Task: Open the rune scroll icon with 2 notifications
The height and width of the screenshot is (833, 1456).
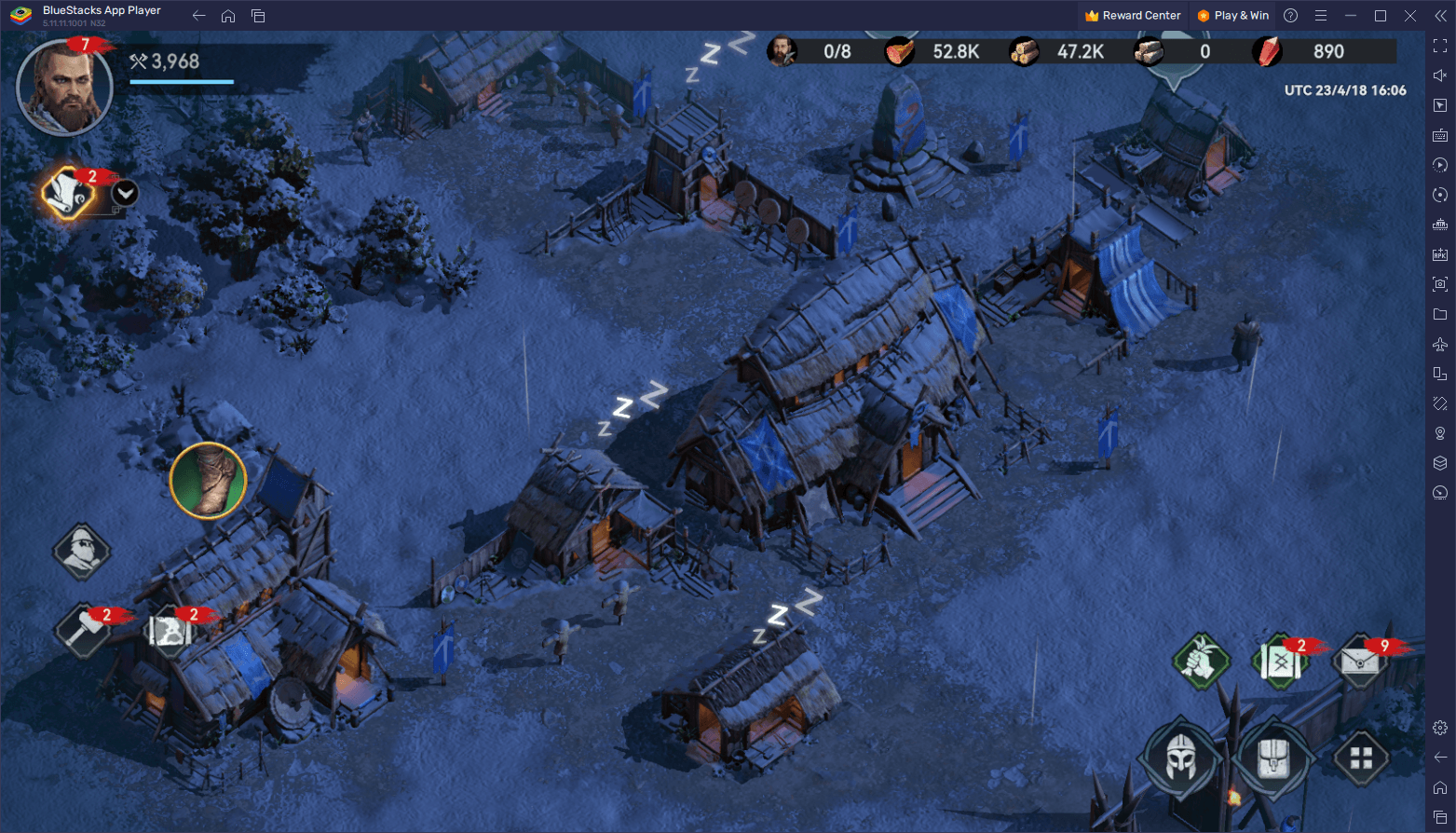Action: (x=1280, y=660)
